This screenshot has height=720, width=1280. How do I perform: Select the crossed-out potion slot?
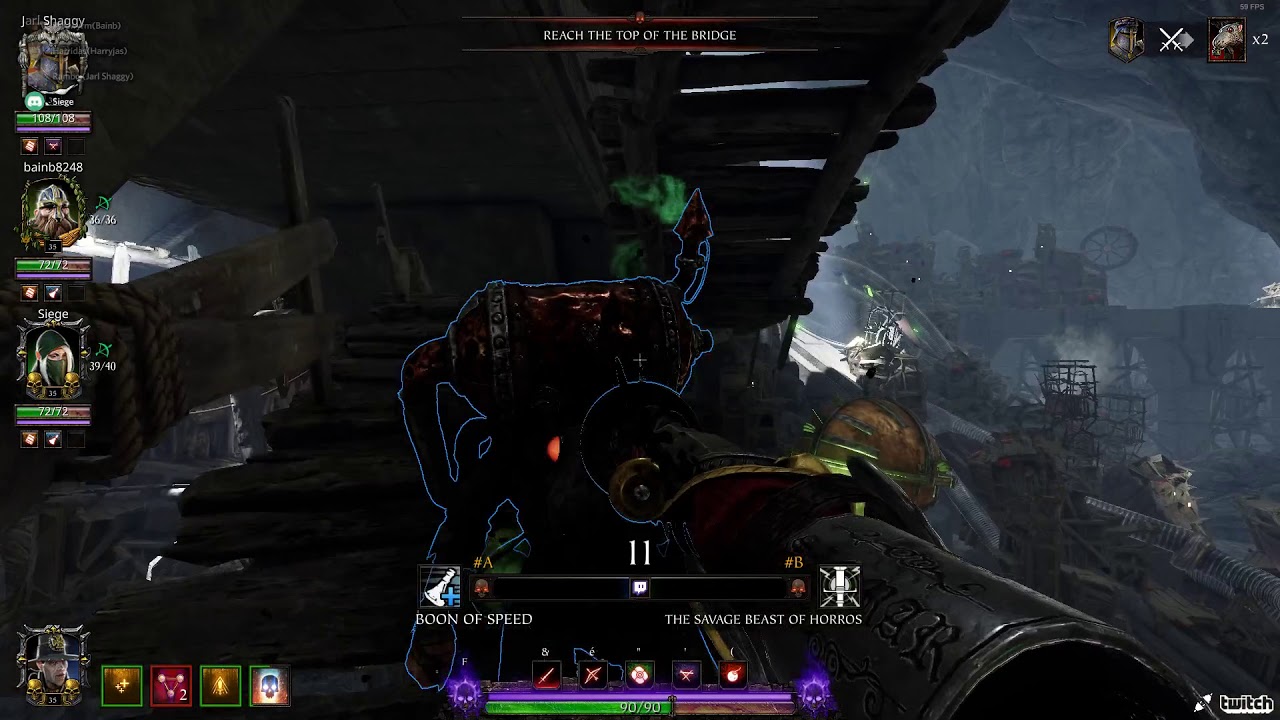(x=686, y=675)
